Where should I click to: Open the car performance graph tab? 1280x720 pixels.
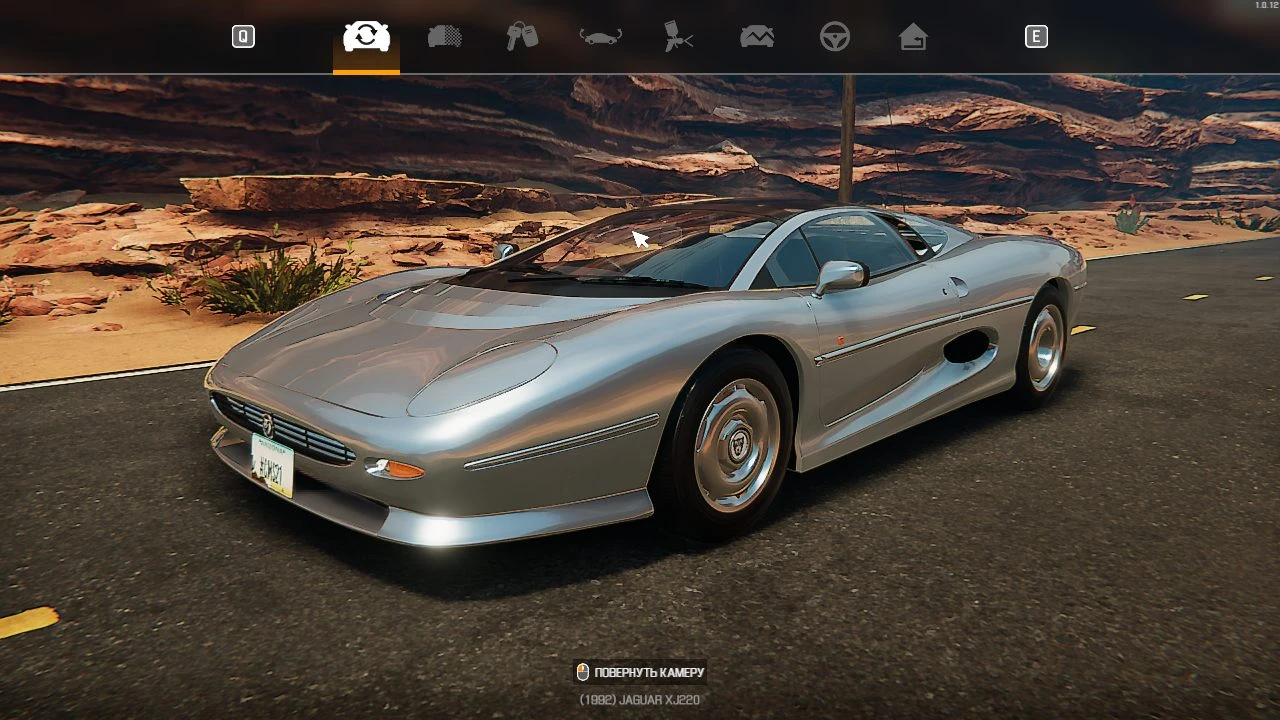[x=757, y=37]
